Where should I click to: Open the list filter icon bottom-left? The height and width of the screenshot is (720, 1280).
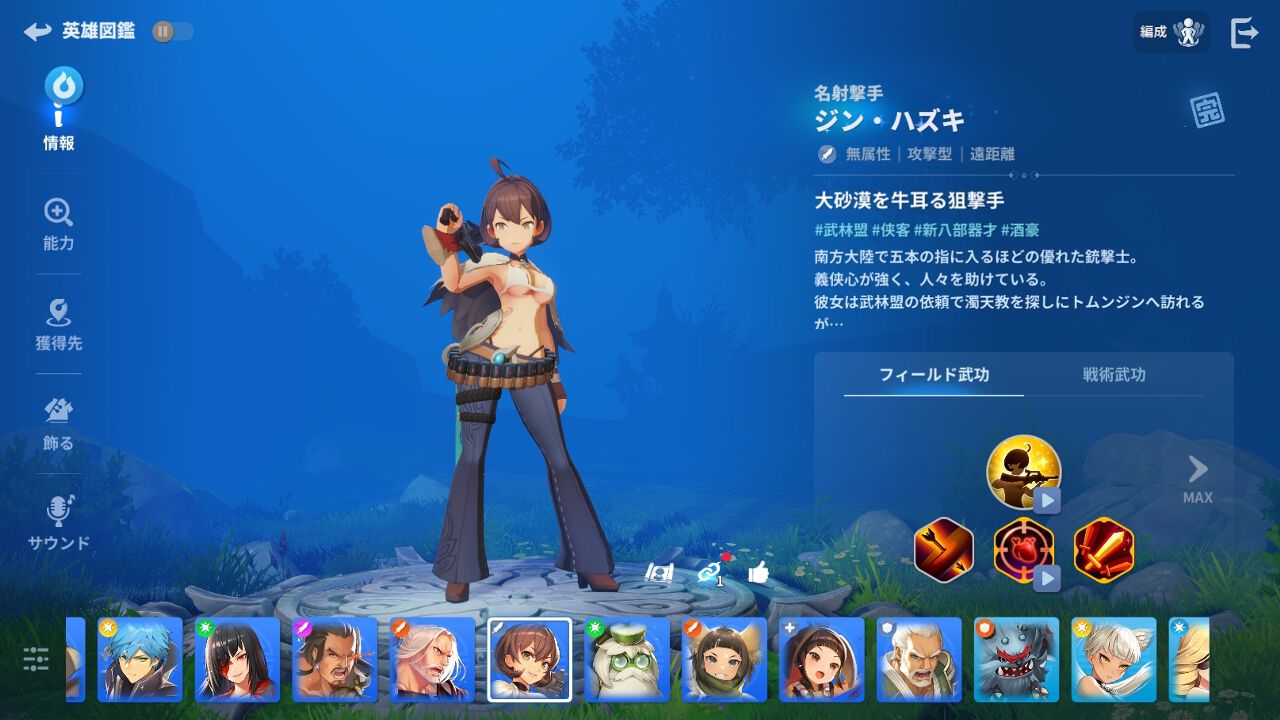(38, 658)
